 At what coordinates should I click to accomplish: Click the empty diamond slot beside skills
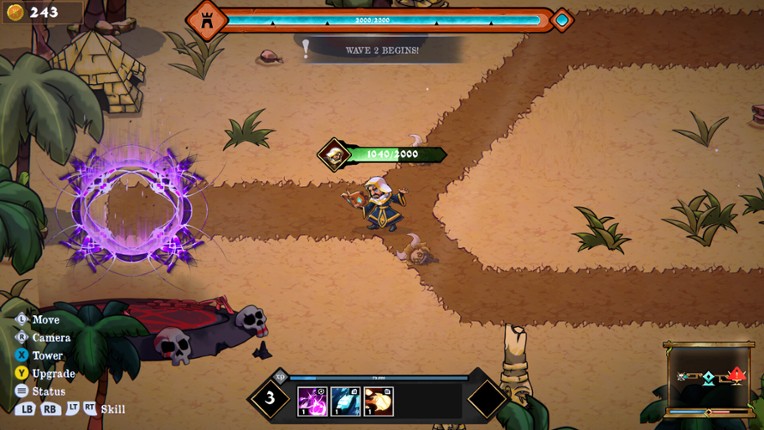[x=487, y=398]
